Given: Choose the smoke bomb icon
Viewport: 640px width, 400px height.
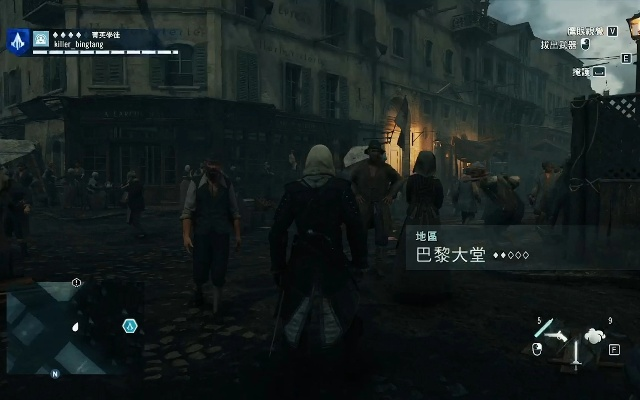Looking at the screenshot, I should tap(594, 336).
